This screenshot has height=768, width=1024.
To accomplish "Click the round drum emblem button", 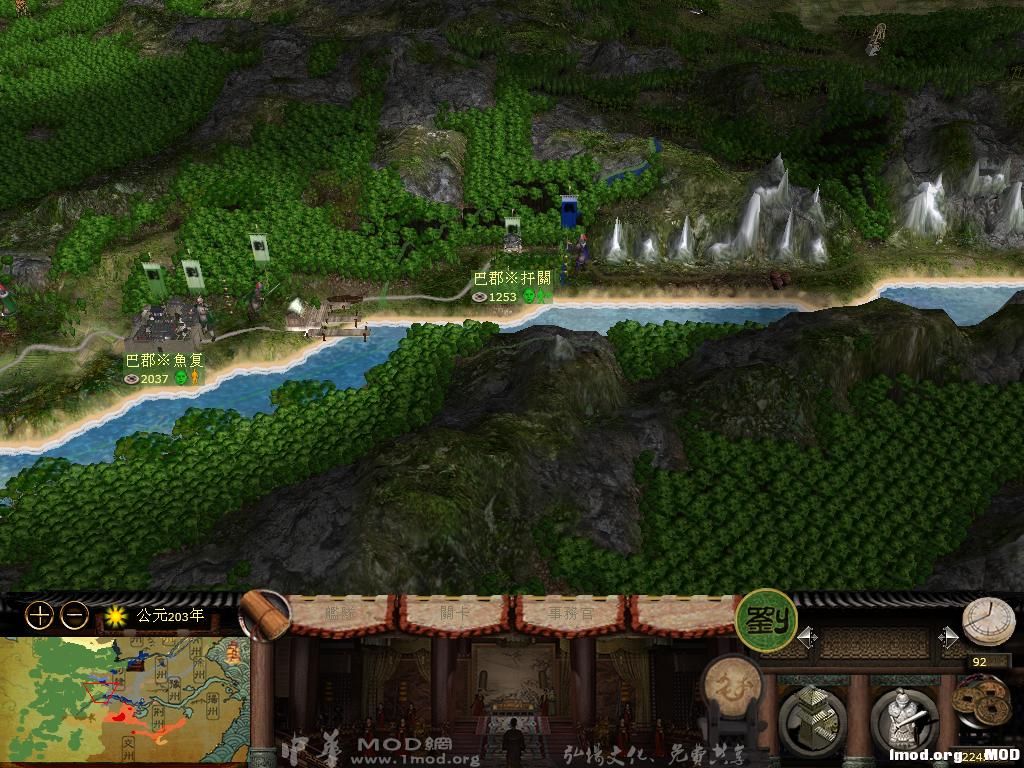I will pos(732,687).
